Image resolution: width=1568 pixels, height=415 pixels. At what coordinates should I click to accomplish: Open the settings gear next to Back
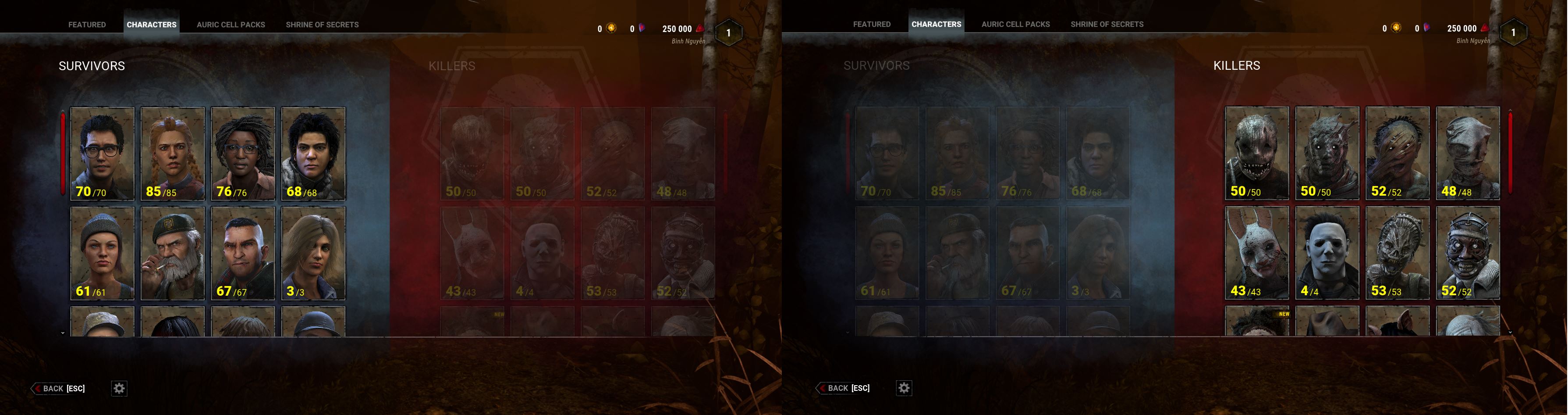pyautogui.click(x=119, y=388)
